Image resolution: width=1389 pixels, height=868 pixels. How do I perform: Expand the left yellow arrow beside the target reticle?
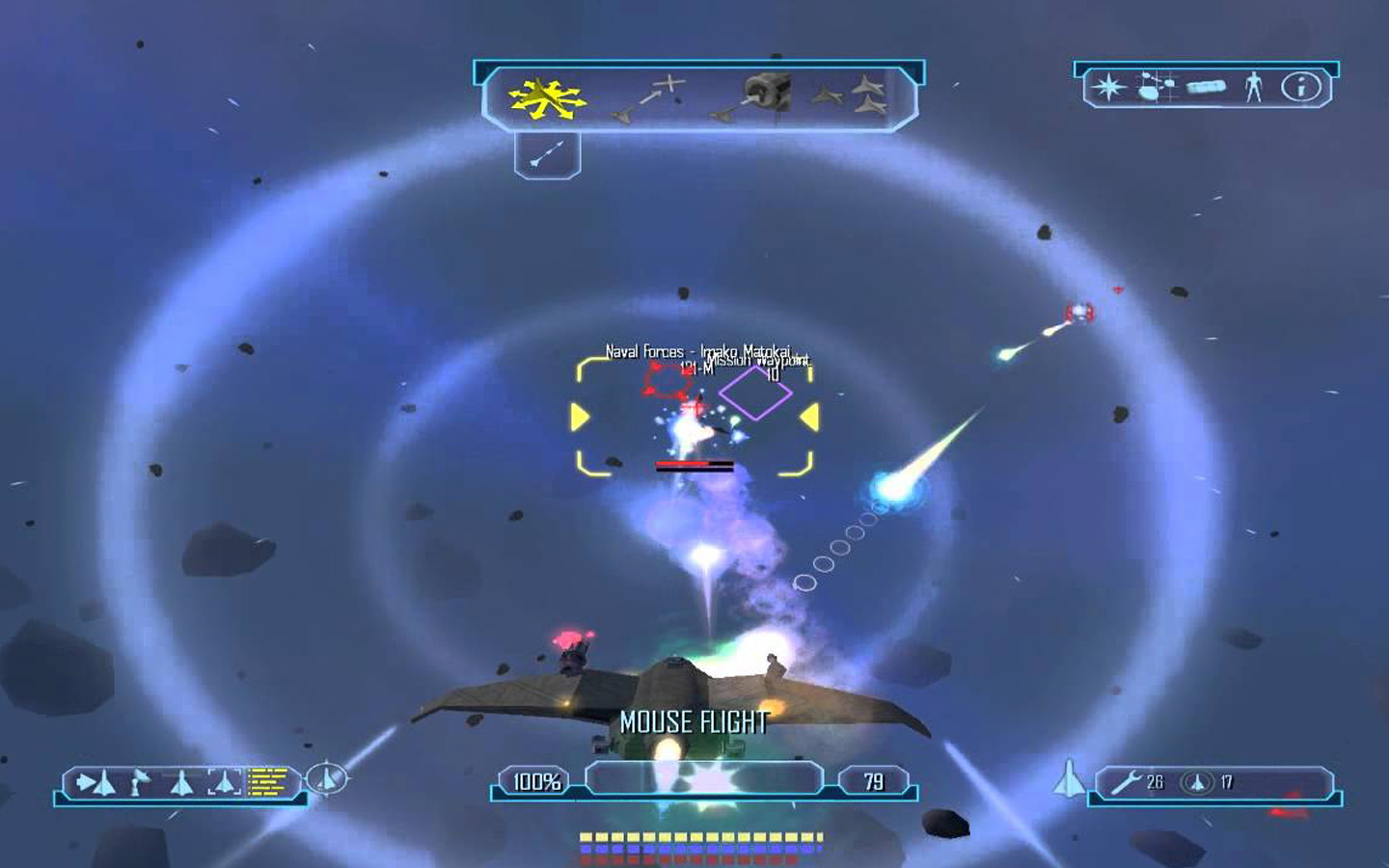pos(579,415)
